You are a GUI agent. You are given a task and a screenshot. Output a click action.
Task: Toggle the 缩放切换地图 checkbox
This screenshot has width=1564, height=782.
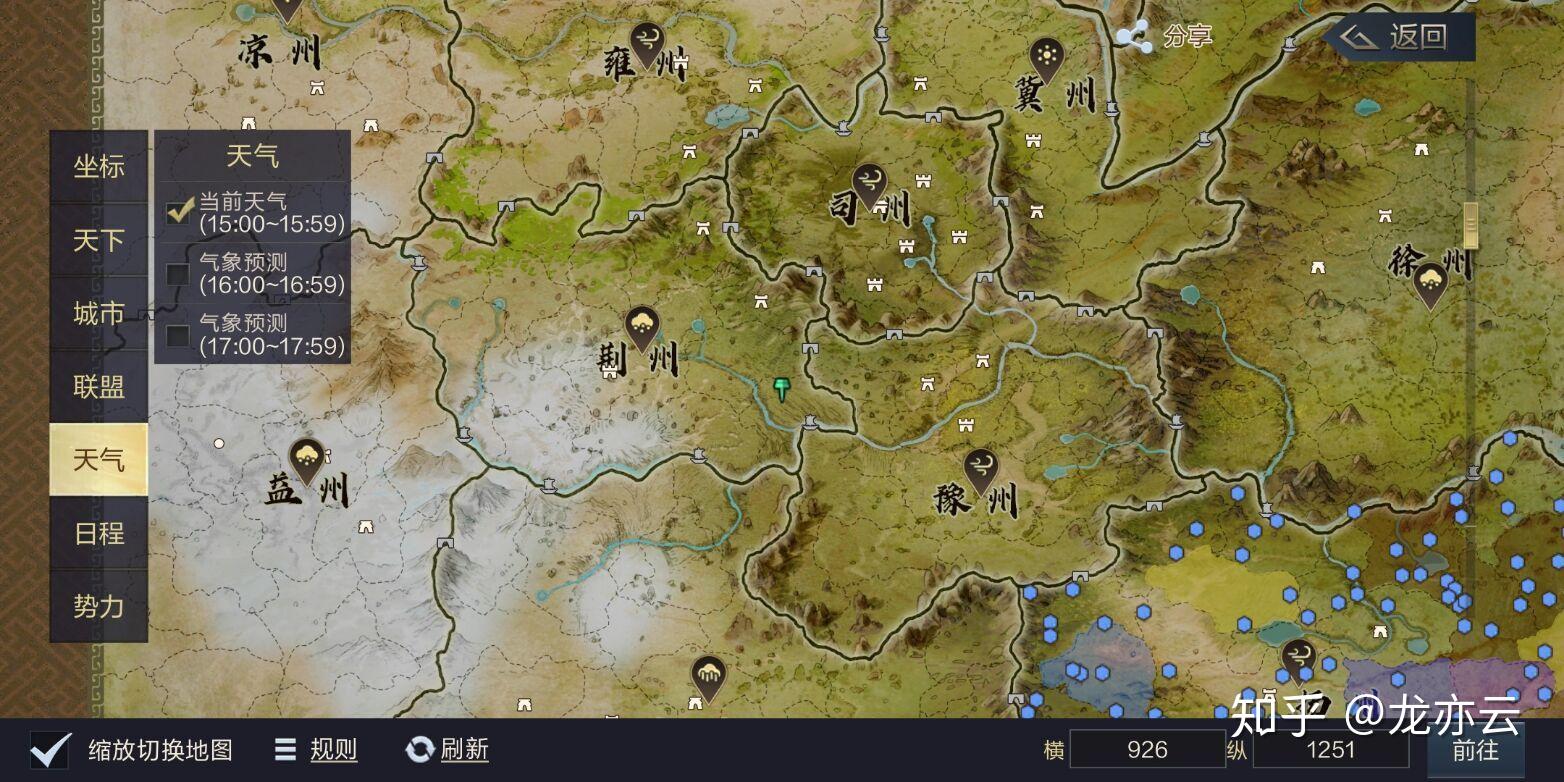click(x=50, y=749)
